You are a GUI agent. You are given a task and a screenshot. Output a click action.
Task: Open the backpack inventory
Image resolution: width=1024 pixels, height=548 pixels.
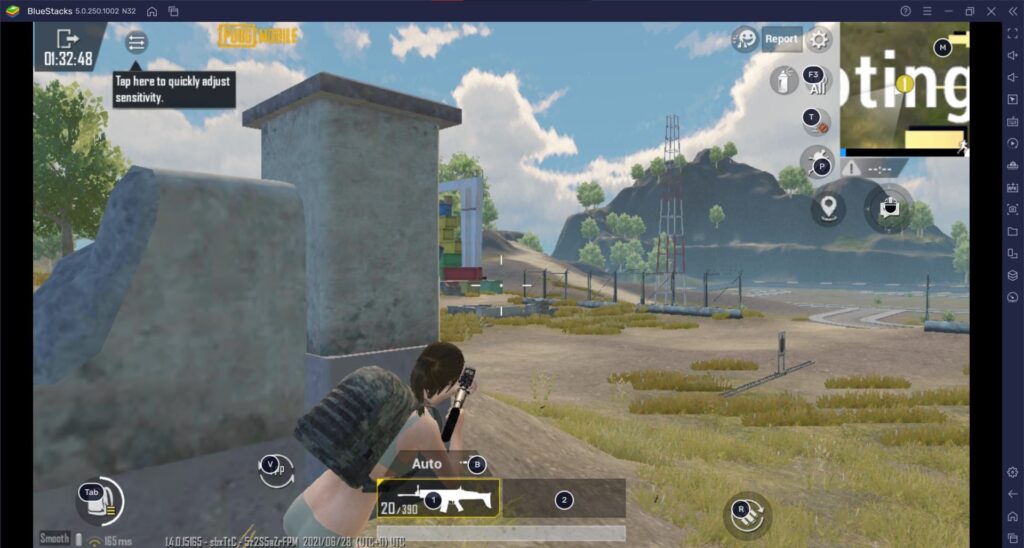(98, 500)
